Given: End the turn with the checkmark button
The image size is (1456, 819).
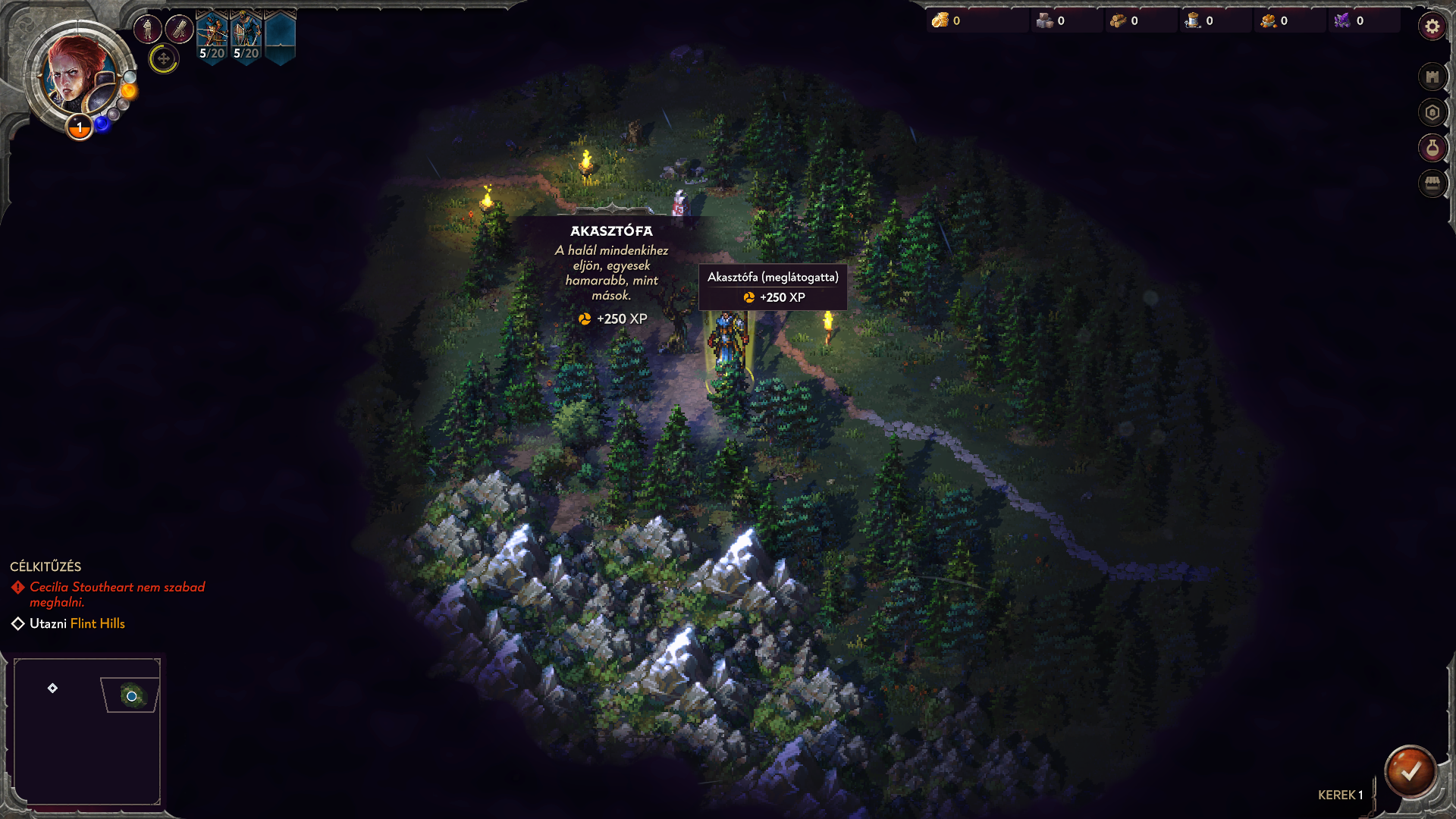Looking at the screenshot, I should coord(1410,772).
